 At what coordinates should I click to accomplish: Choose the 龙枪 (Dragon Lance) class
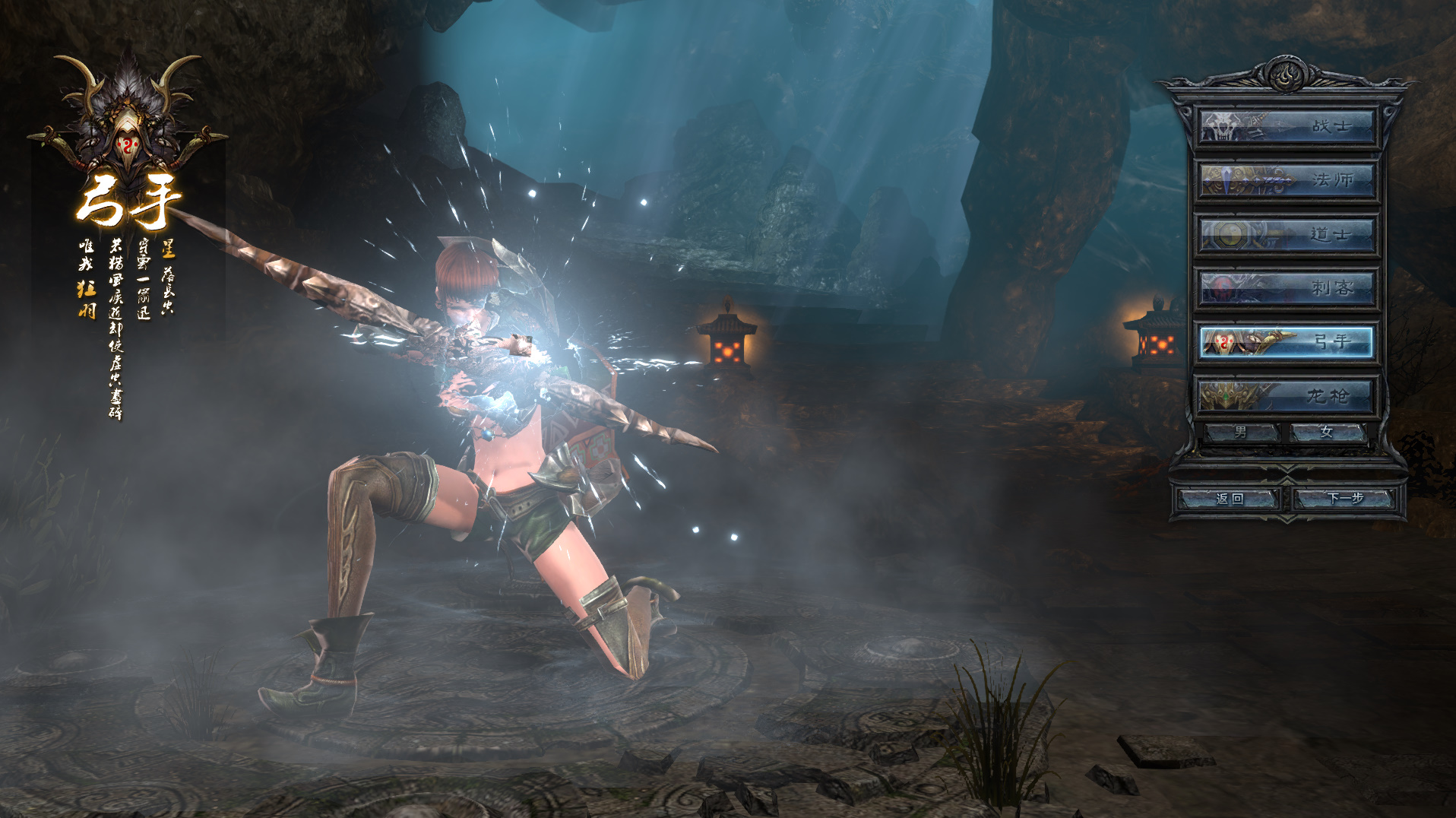point(1287,396)
